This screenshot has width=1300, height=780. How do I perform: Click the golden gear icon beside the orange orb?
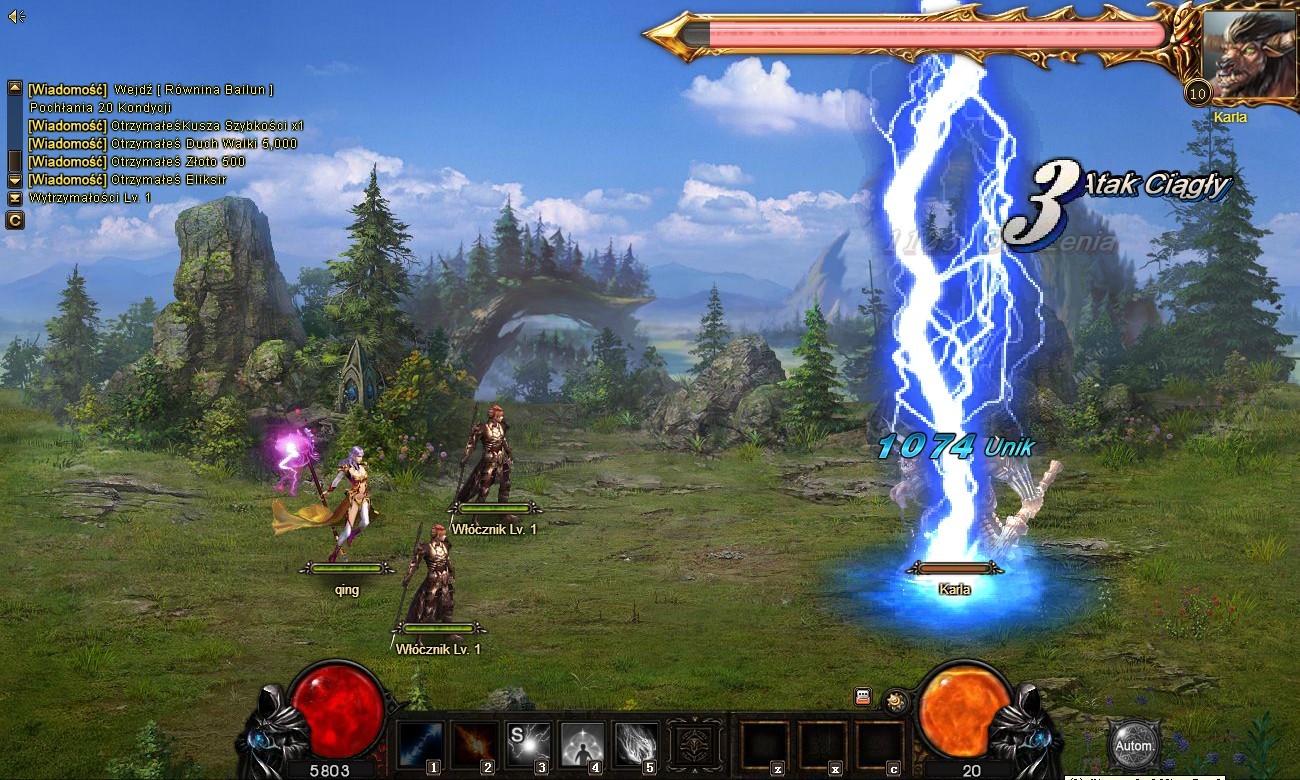click(895, 701)
